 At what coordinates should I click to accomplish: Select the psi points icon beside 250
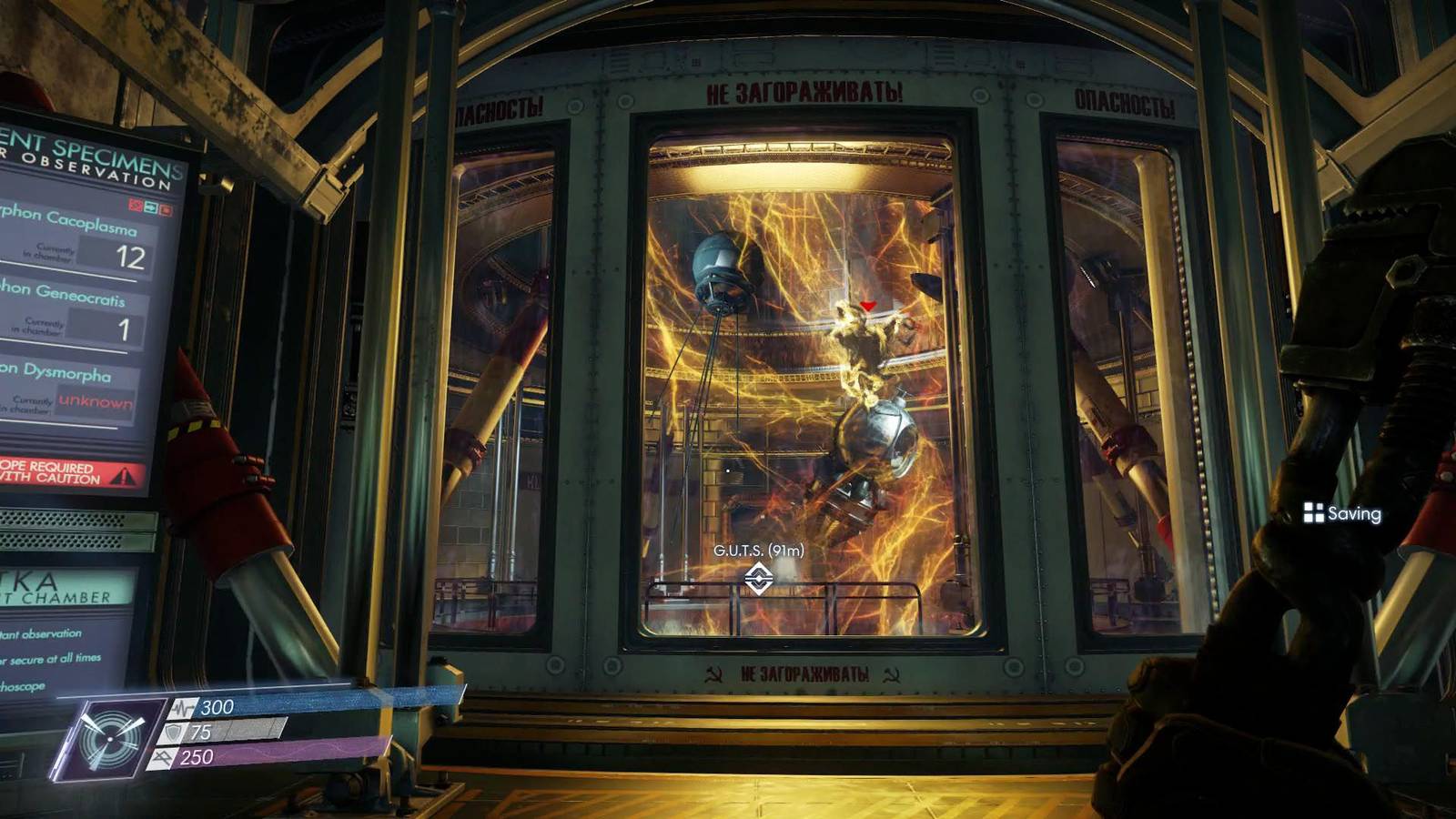(164, 757)
